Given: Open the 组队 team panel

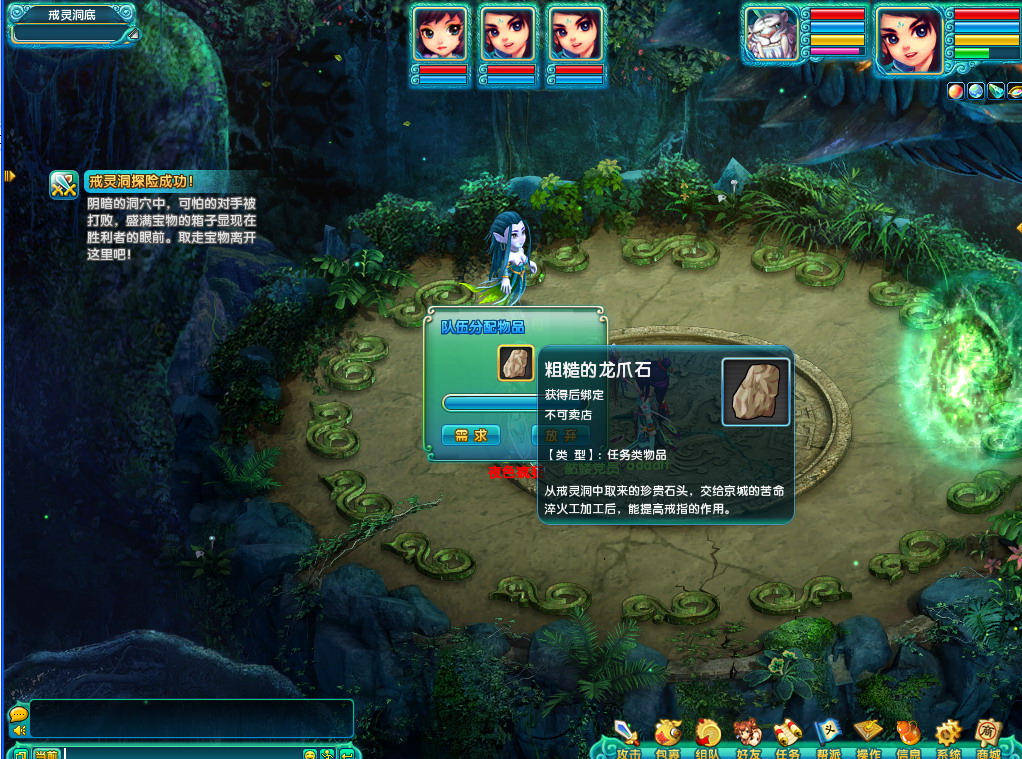Looking at the screenshot, I should [707, 735].
